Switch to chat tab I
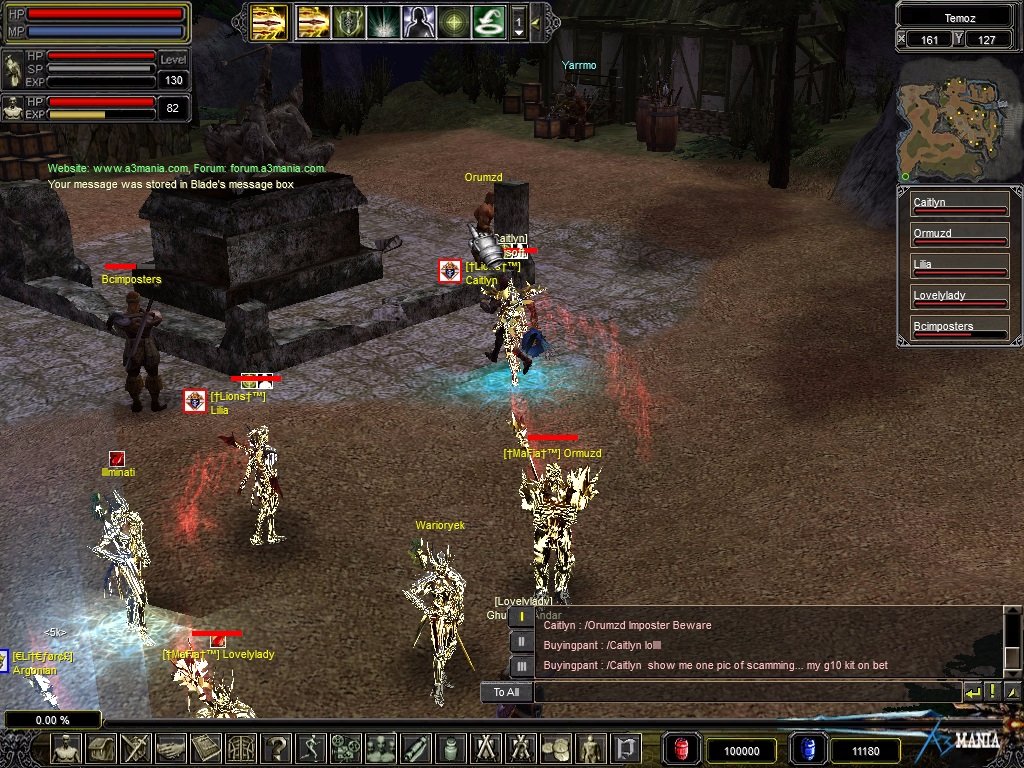Viewport: 1024px width, 768px height. coord(521,617)
